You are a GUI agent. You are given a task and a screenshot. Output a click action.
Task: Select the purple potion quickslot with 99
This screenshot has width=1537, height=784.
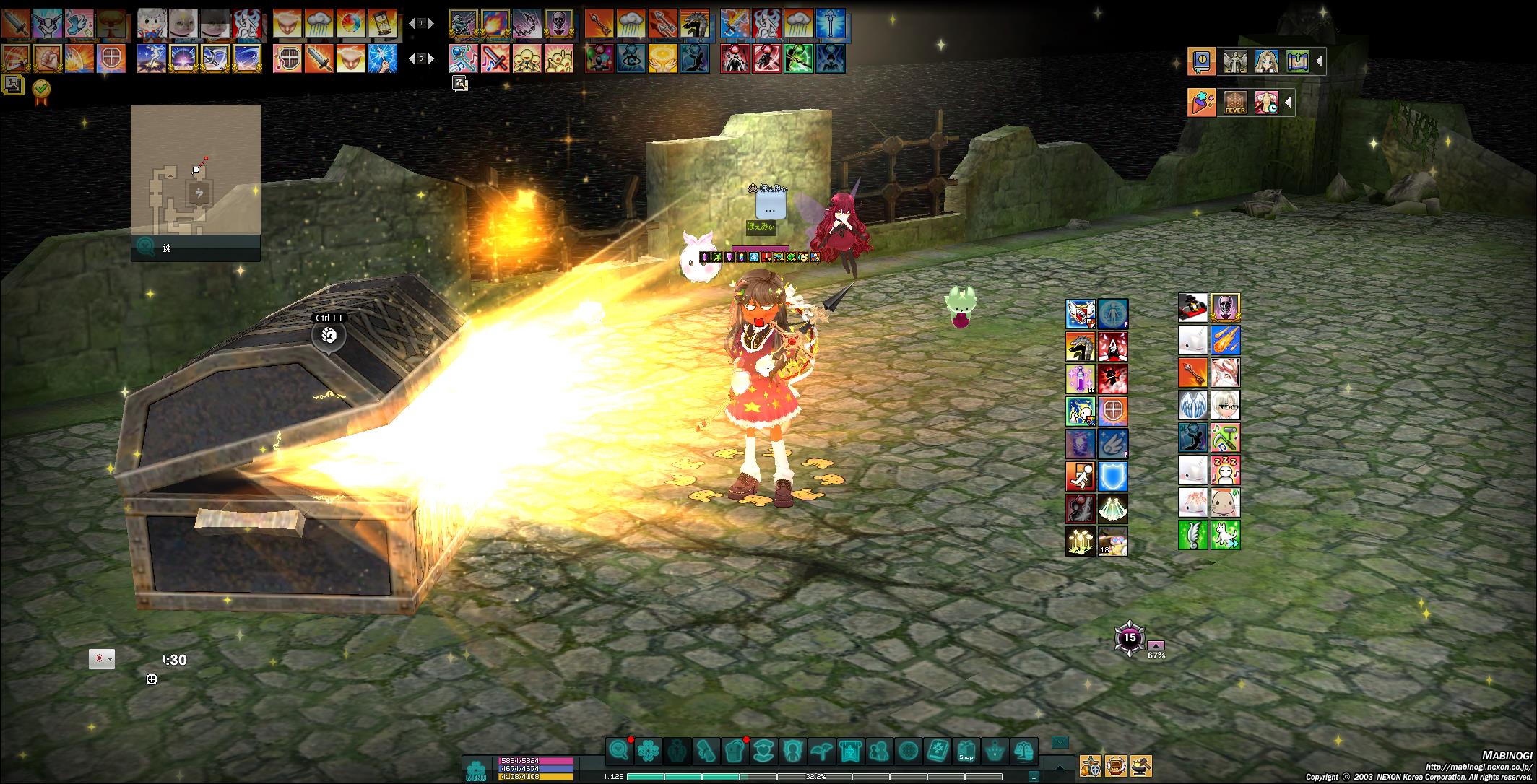[x=1080, y=378]
